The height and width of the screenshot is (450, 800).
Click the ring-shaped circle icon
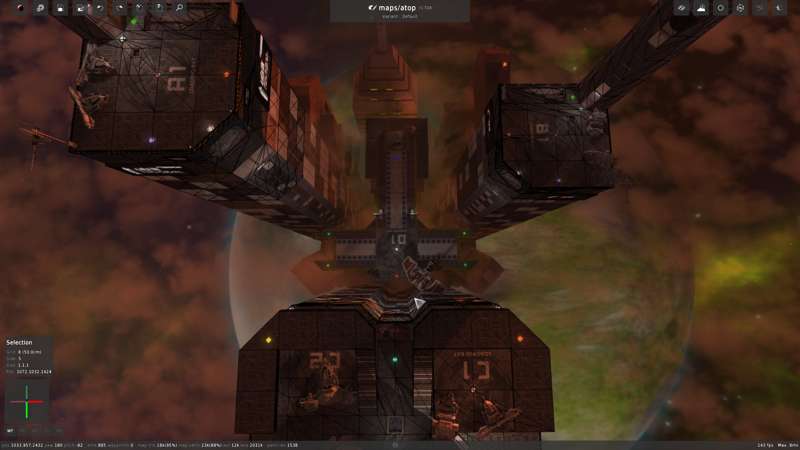tap(720, 8)
